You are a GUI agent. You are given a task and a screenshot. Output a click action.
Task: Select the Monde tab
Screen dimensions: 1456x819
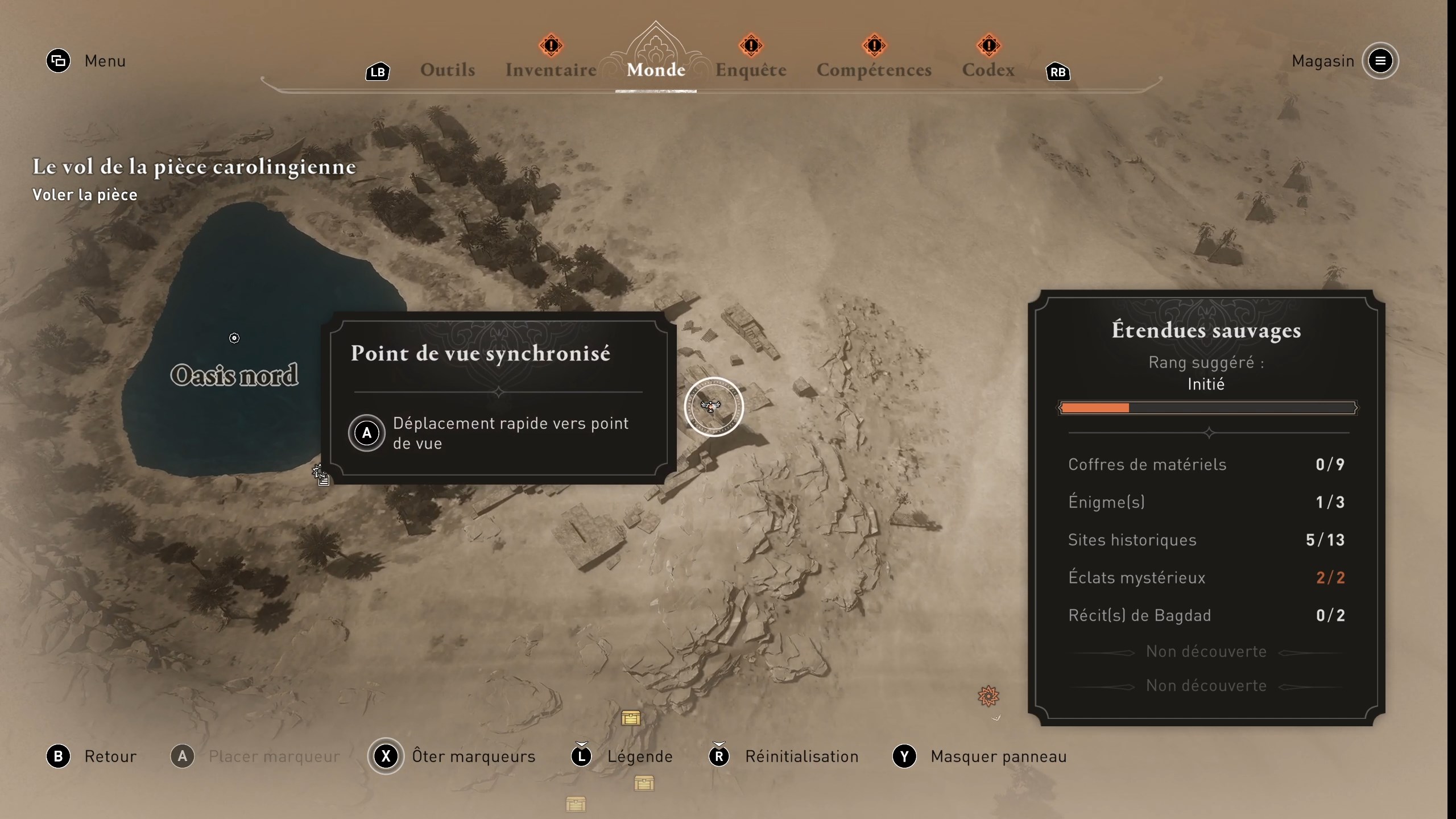pyautogui.click(x=656, y=70)
